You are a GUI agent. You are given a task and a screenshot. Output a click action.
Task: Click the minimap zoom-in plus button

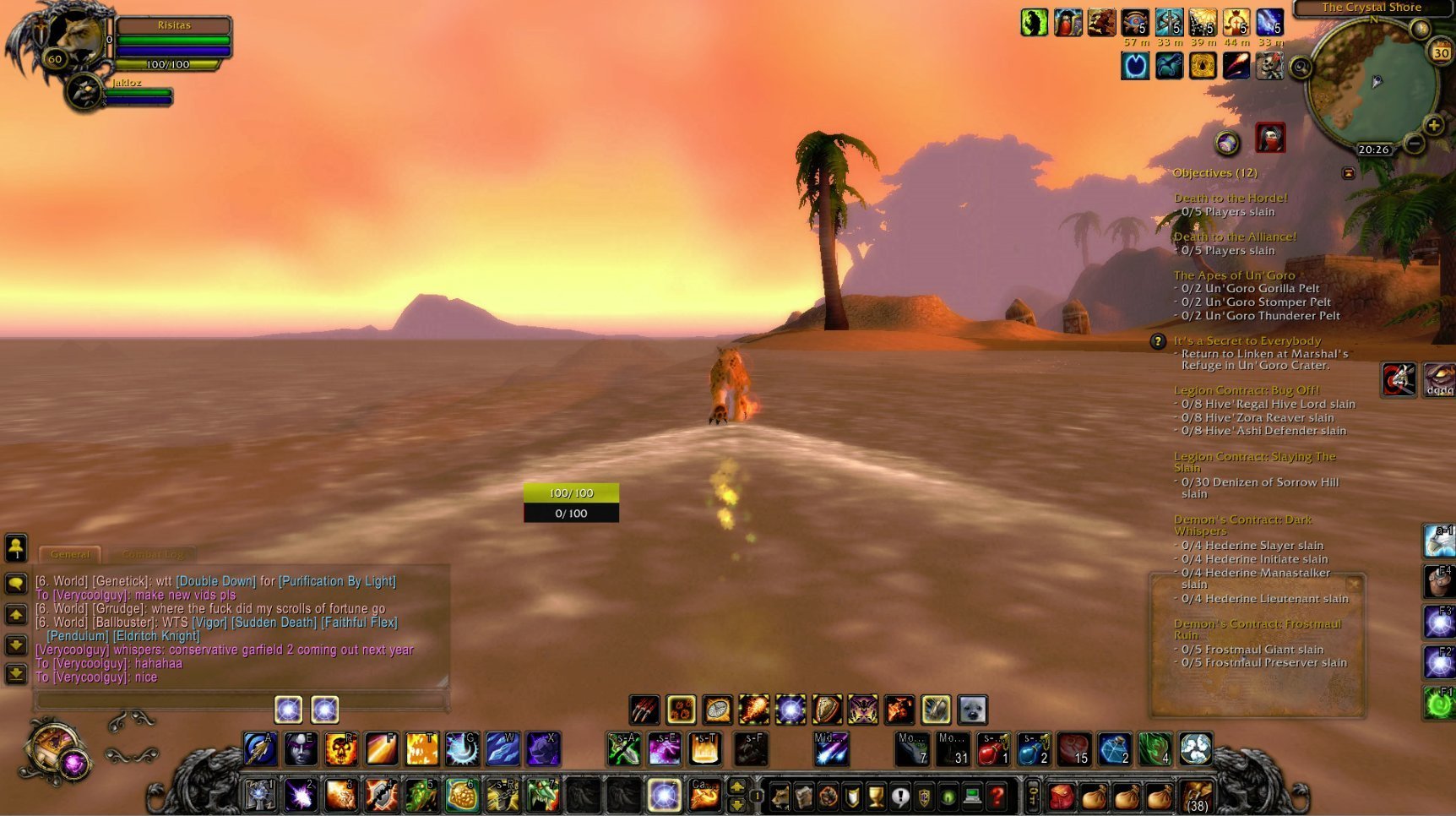1432,126
